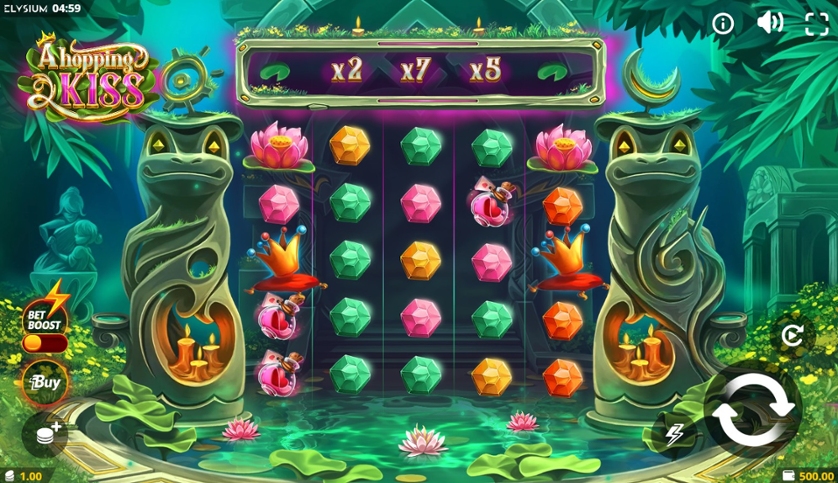This screenshot has height=483, width=838.
Task: Enable turbo spin with the lightning button
Action: tap(673, 434)
